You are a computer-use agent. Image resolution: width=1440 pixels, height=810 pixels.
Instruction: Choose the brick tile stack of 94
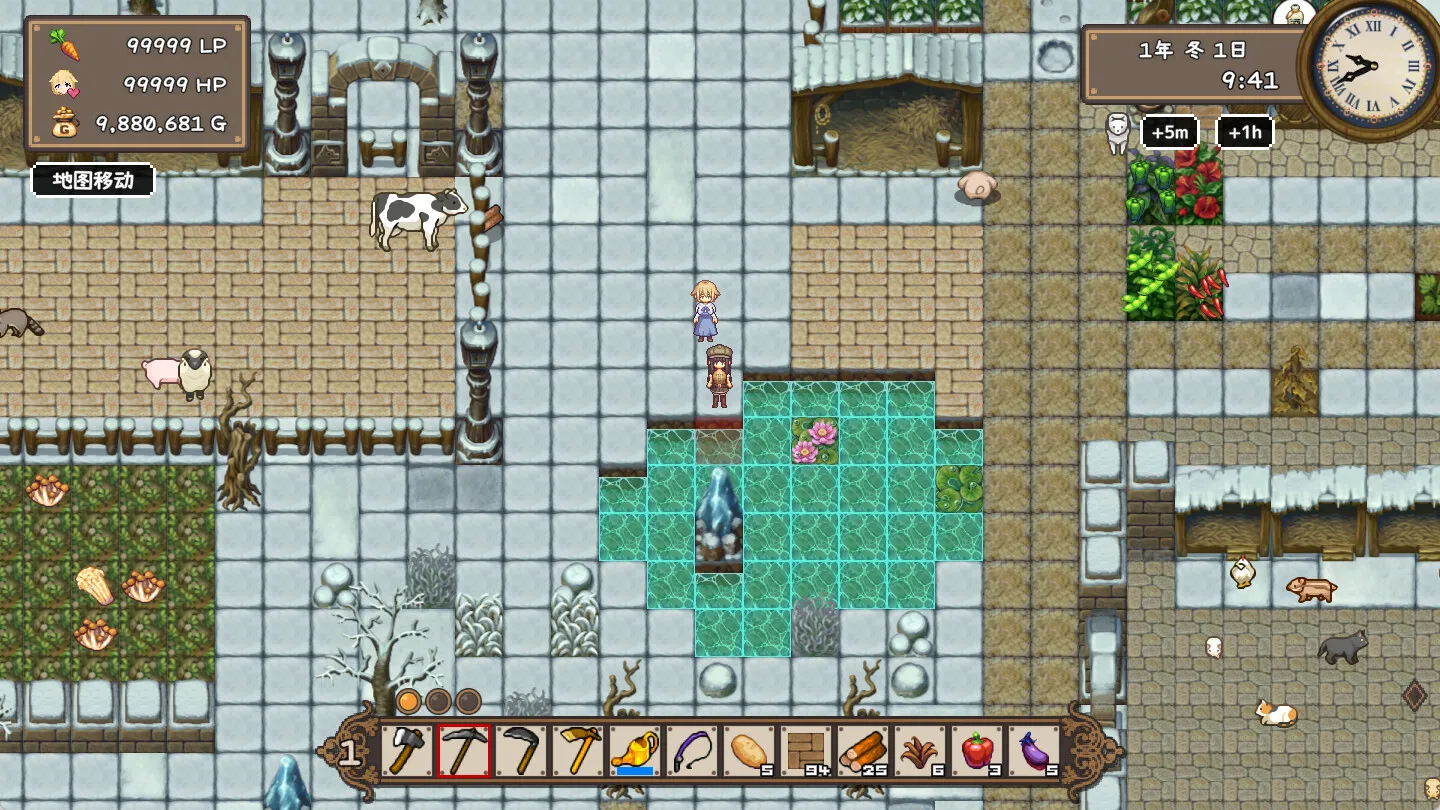click(x=806, y=750)
